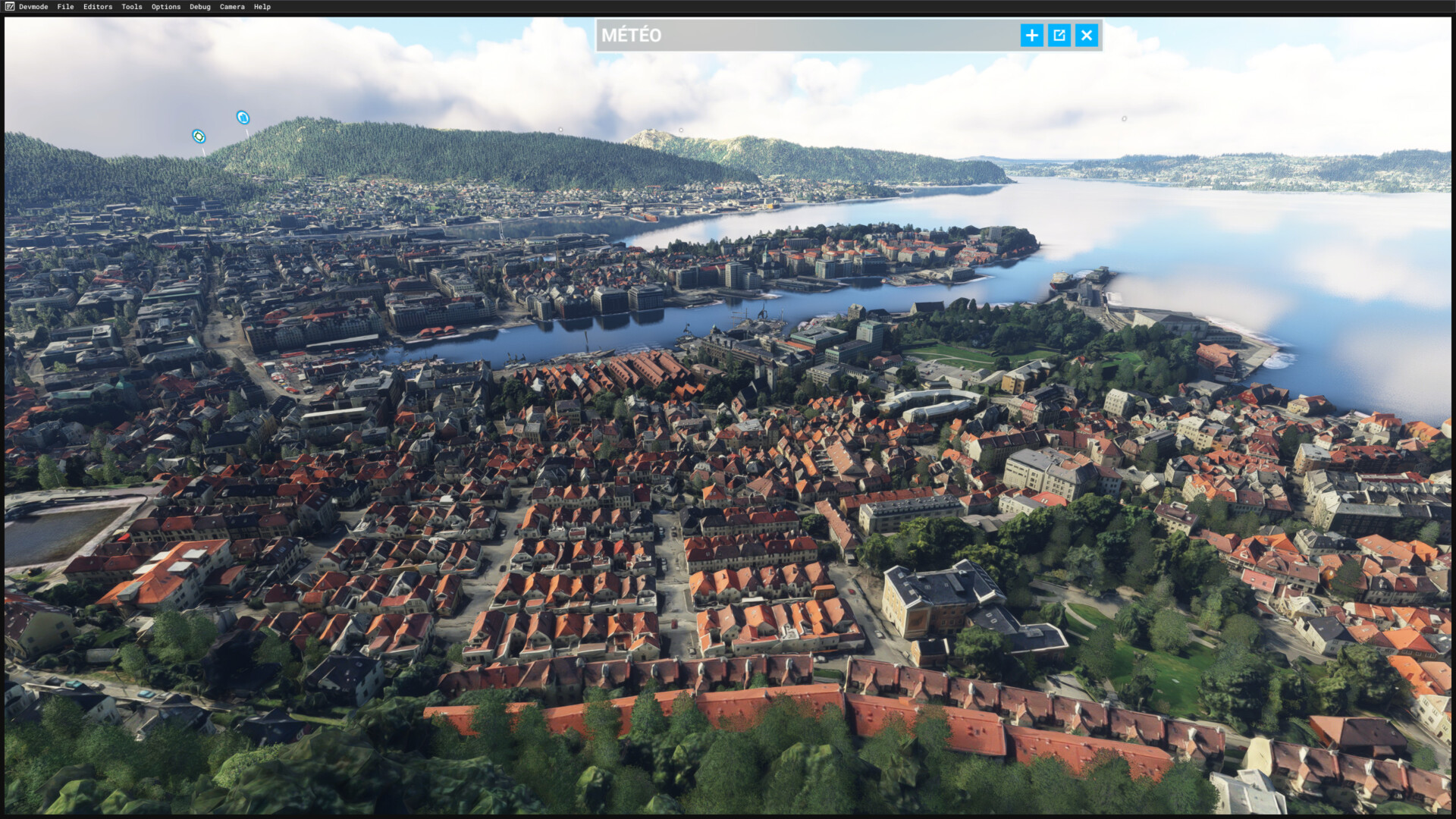
Task: Pop out the MÉTÉO panel into a window
Action: pos(1059,36)
